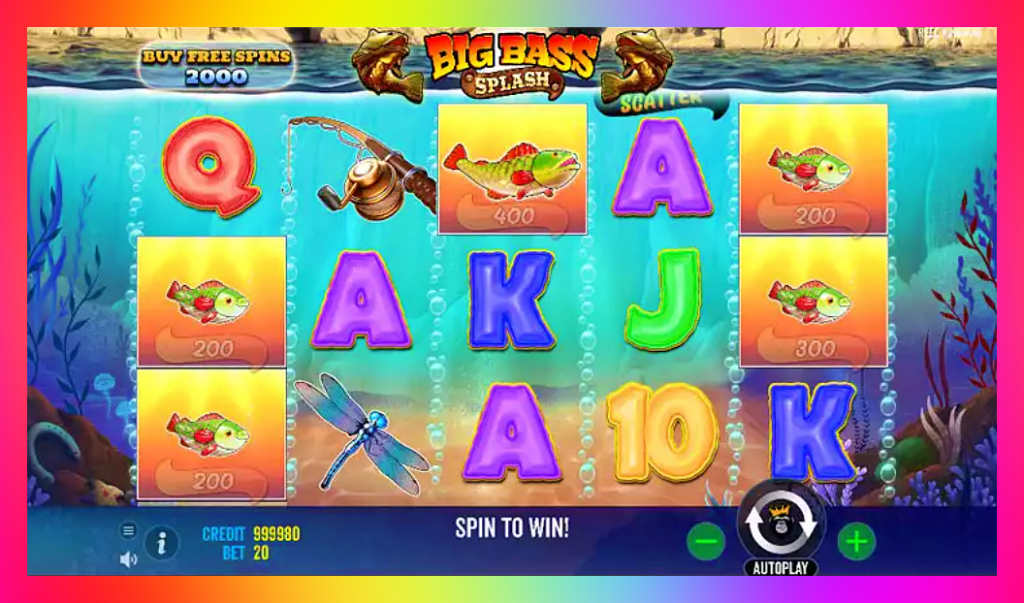Open the hamburger menu icon

[128, 530]
